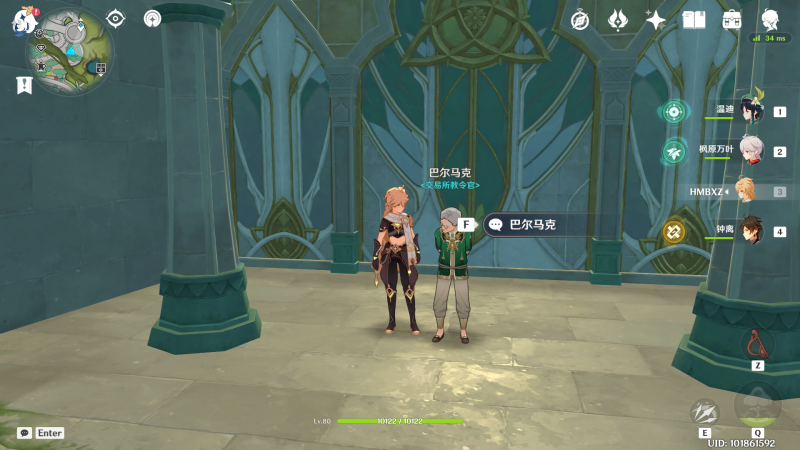This screenshot has height=450, width=800.
Task: Open the compass Adventurer Handbook icon
Action: tap(580, 20)
